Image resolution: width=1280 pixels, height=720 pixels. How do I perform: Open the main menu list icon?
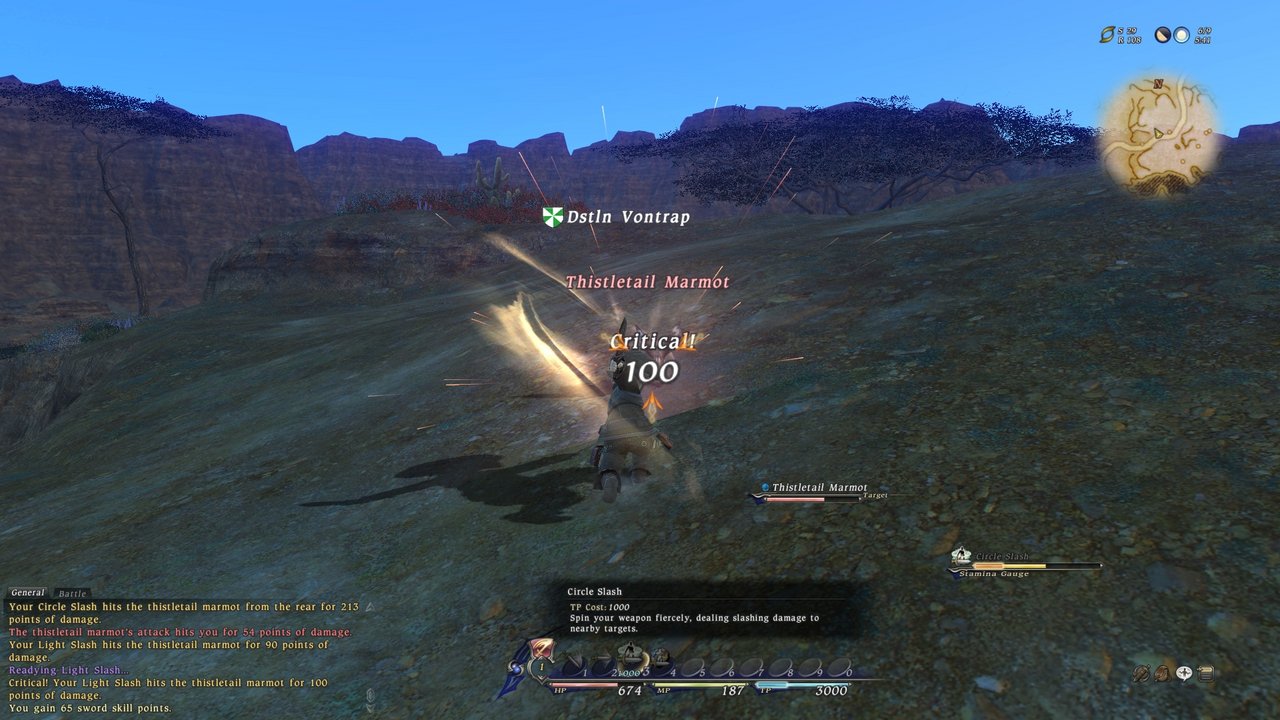1206,674
